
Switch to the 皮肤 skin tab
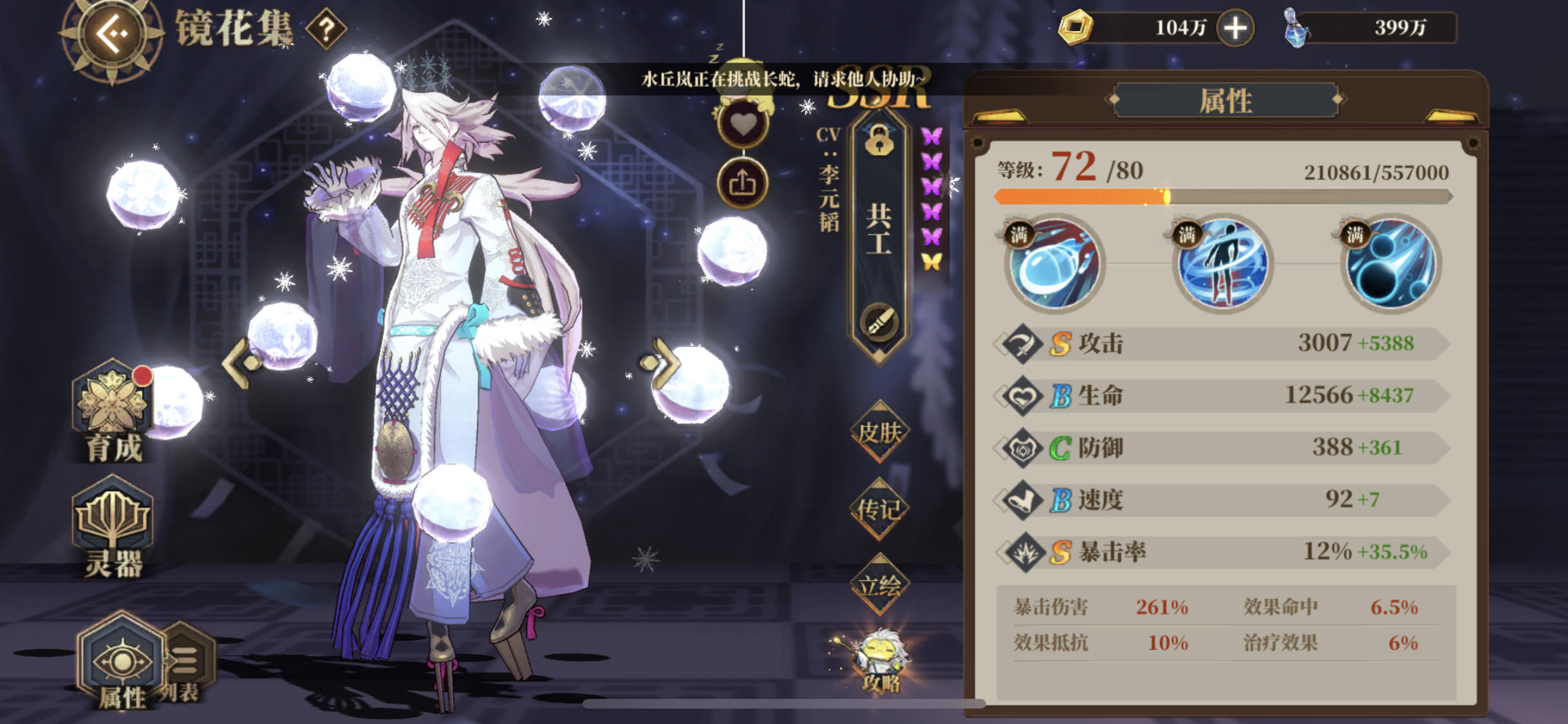[x=879, y=432]
